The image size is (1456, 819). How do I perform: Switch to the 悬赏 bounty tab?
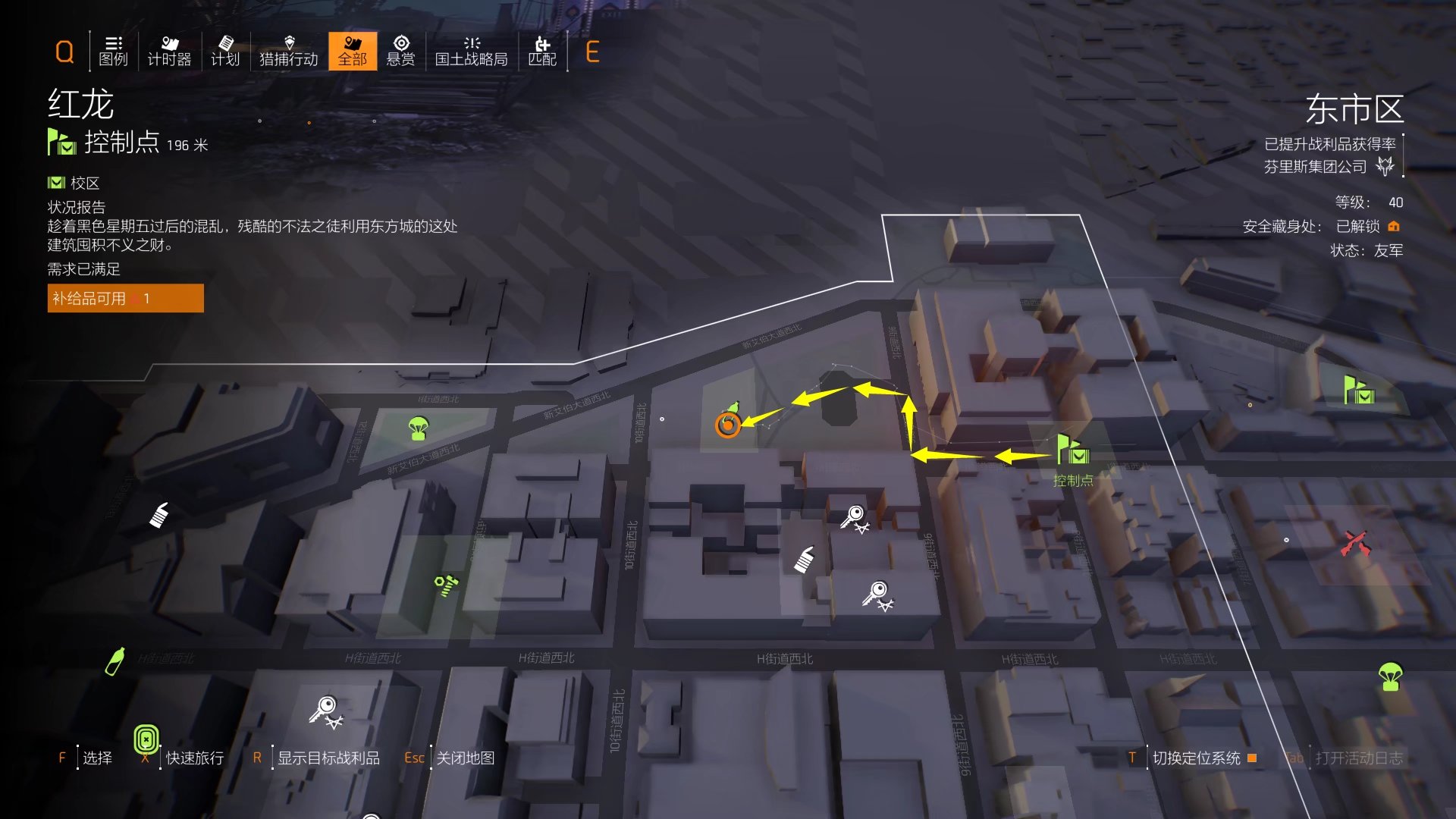(400, 51)
